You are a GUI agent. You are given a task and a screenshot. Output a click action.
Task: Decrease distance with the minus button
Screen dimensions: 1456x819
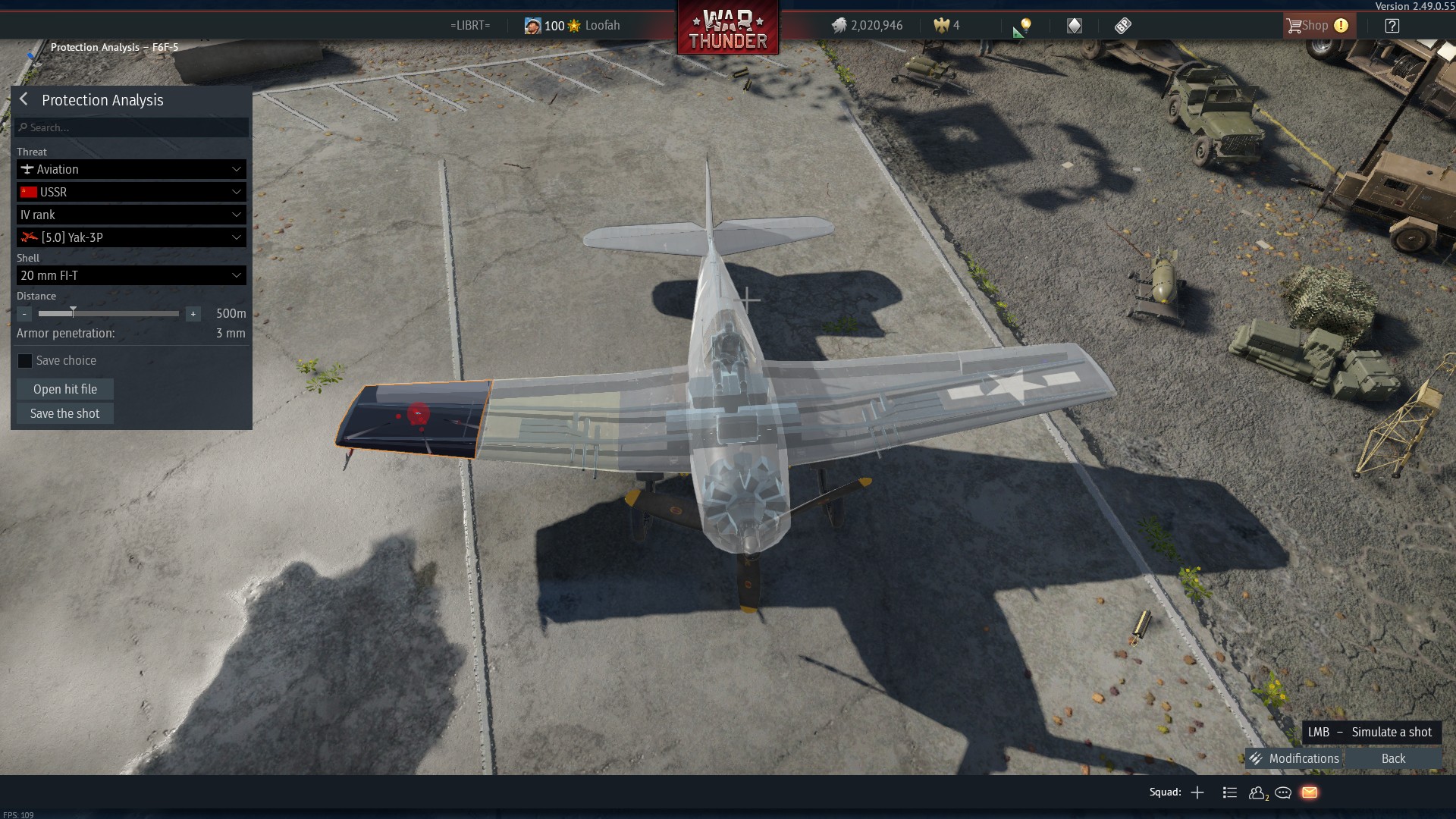[24, 313]
